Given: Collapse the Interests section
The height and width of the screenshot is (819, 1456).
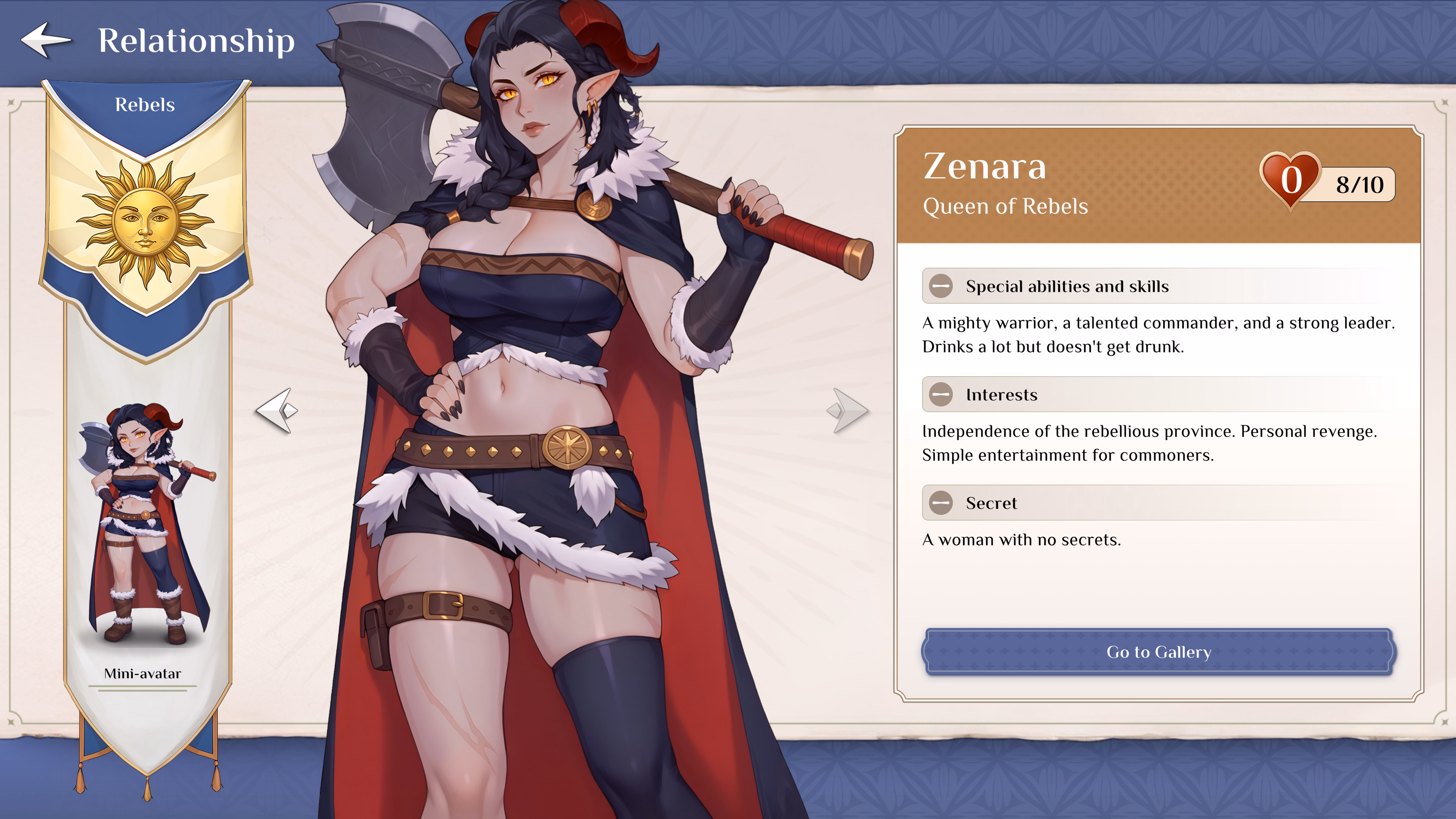Looking at the screenshot, I should point(941,394).
